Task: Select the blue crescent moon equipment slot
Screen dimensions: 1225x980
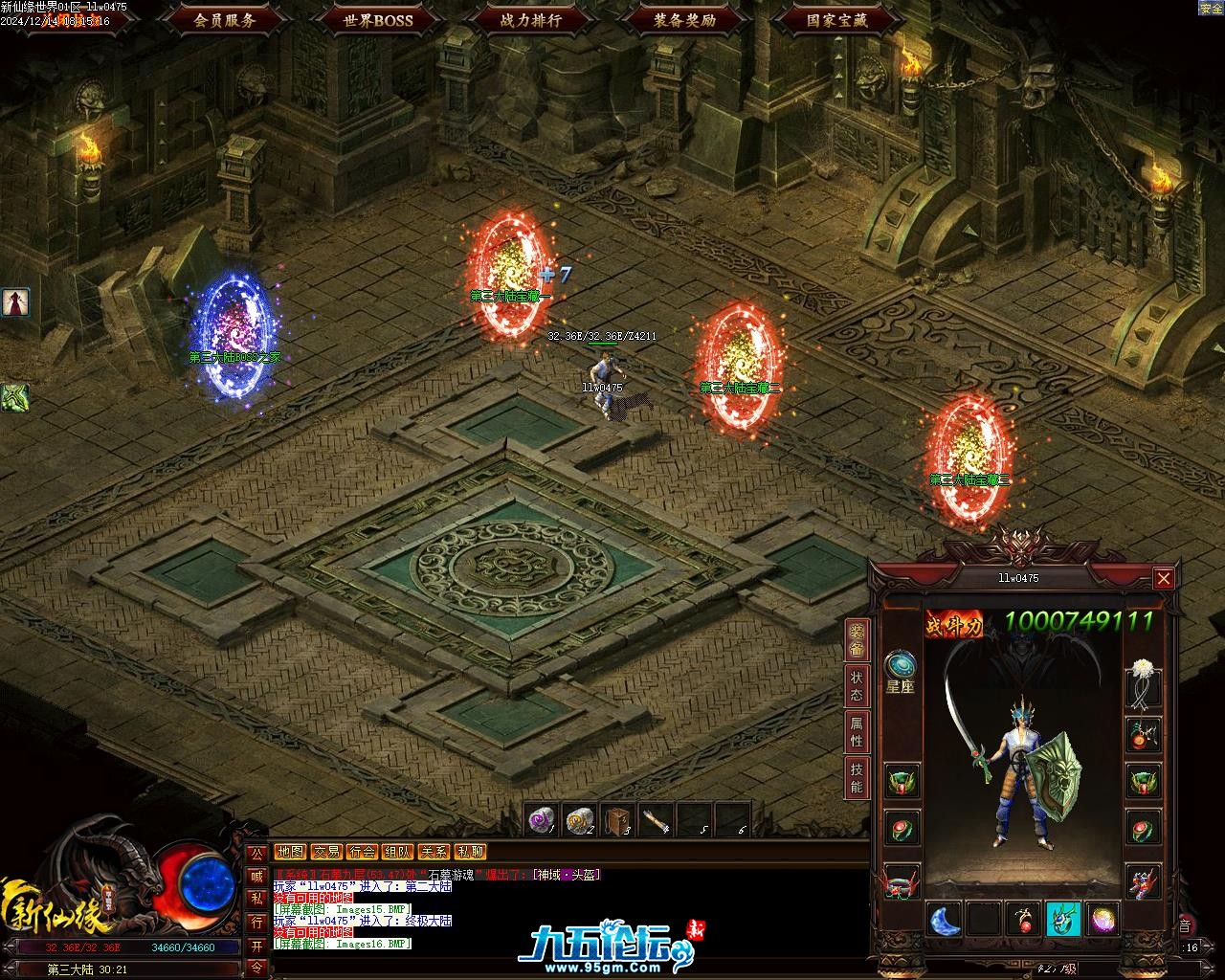Action: [x=945, y=920]
